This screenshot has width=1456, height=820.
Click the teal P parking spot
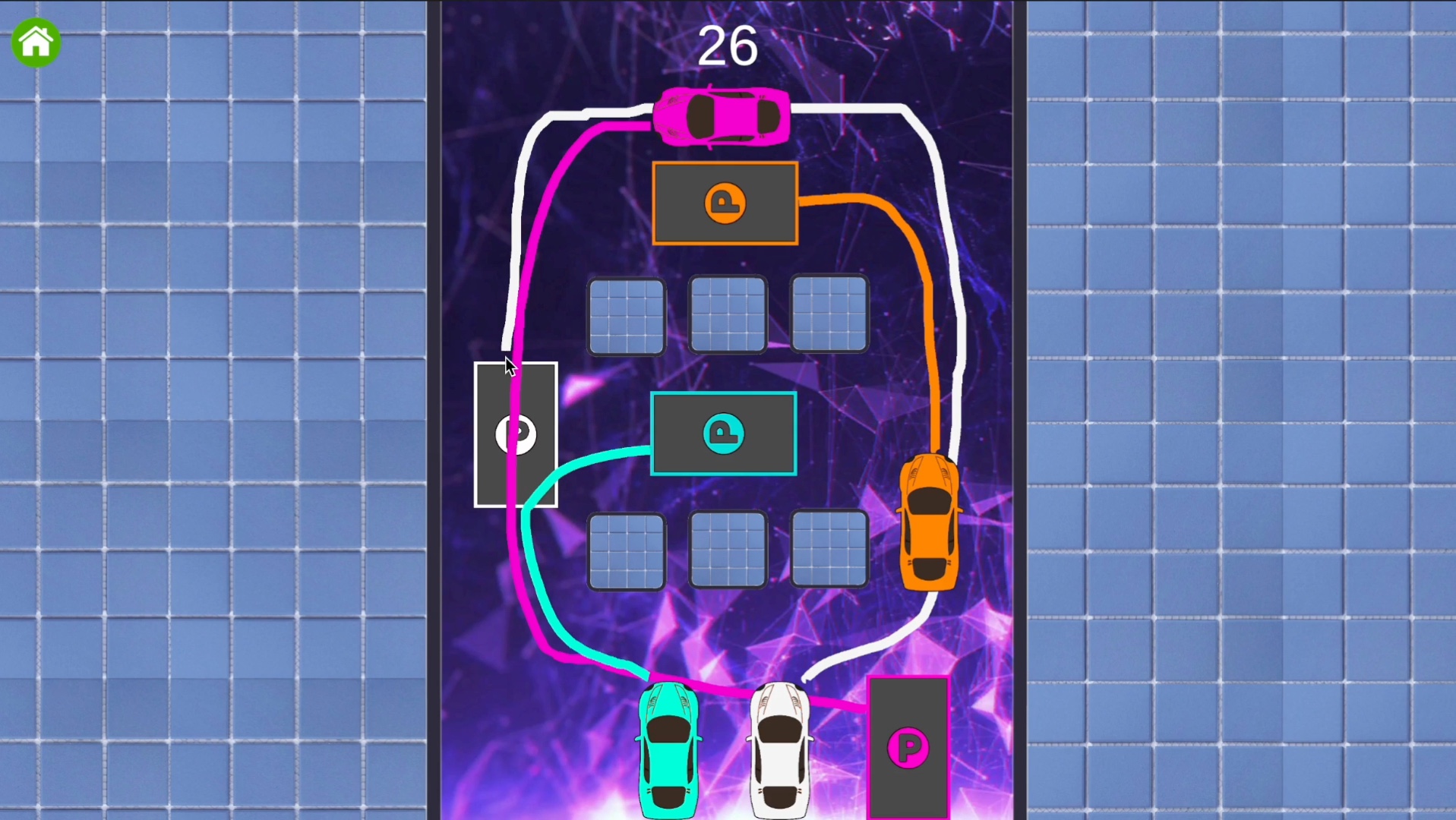pos(723,432)
